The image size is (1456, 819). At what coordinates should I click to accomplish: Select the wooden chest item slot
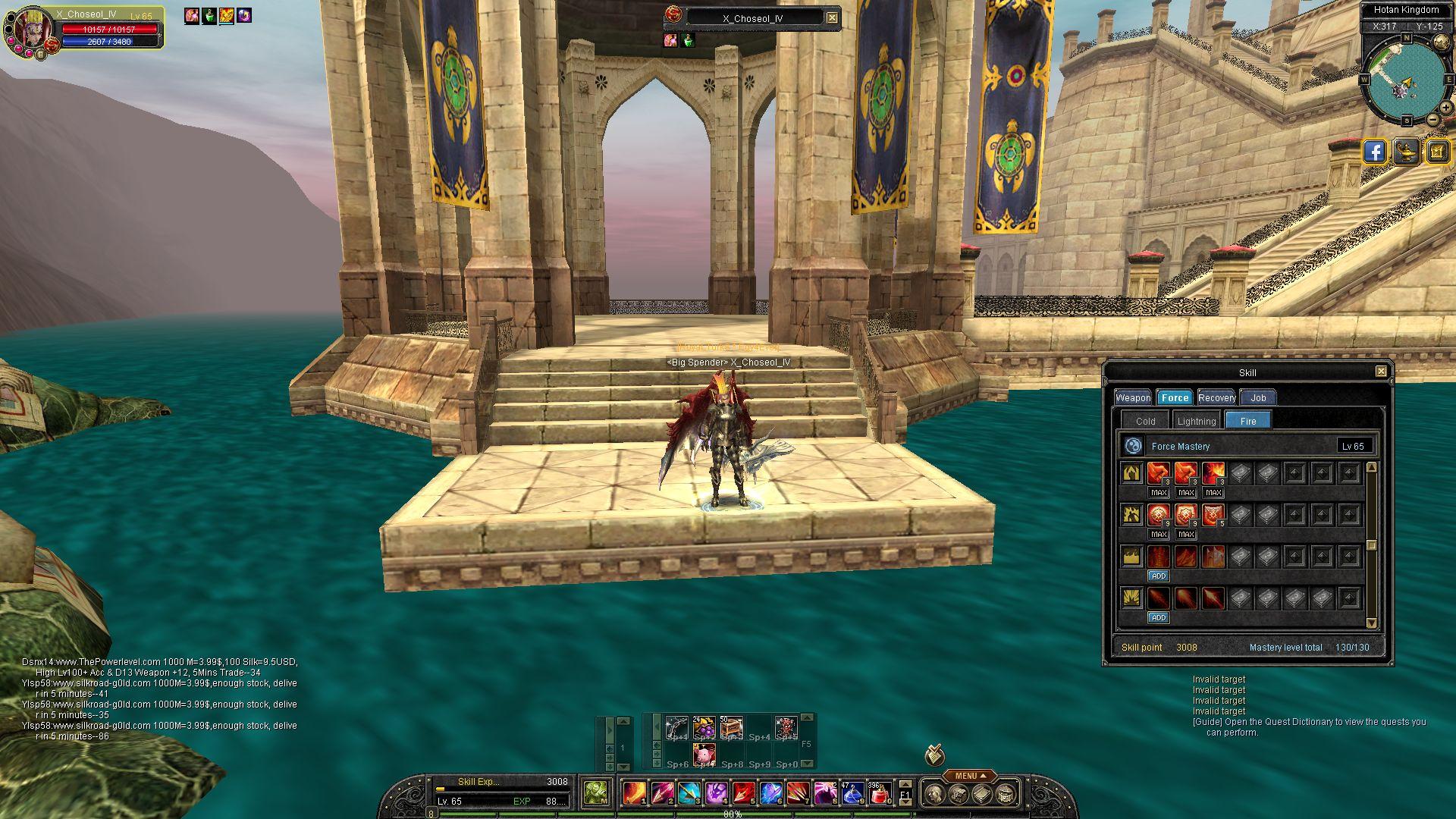click(731, 727)
